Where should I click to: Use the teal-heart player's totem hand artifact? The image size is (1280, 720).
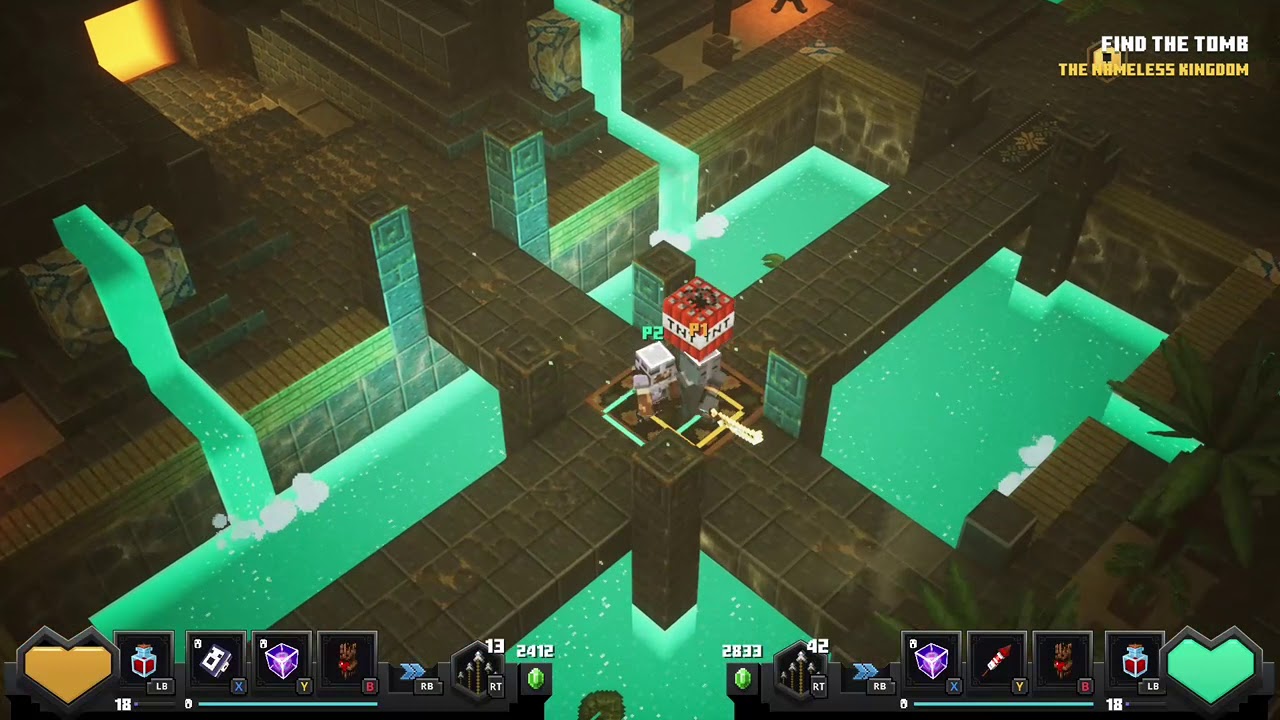point(1062,662)
